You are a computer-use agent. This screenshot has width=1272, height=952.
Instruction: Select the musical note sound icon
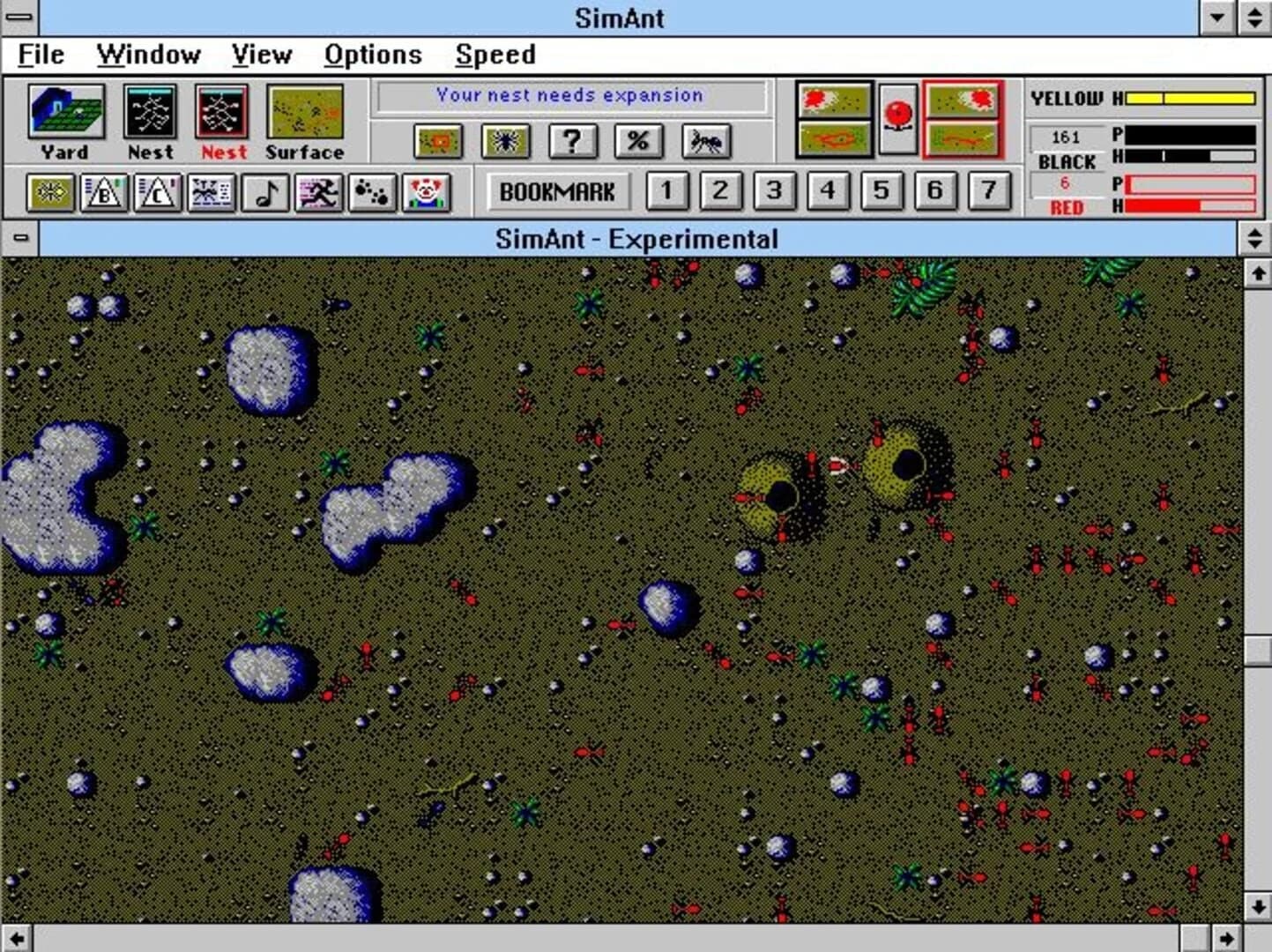[266, 191]
